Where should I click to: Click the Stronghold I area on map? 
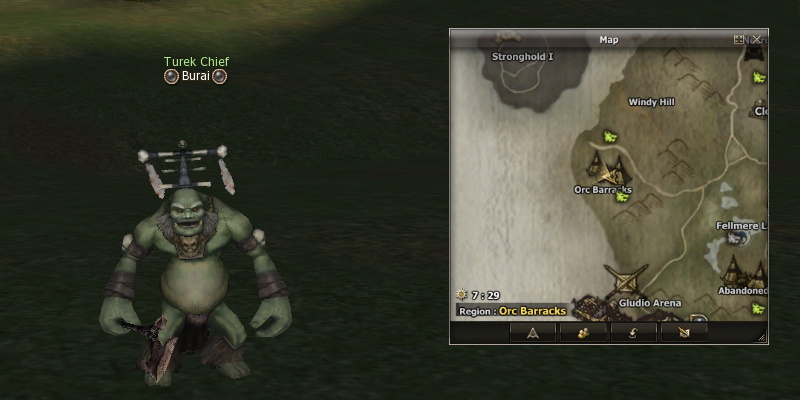522,57
